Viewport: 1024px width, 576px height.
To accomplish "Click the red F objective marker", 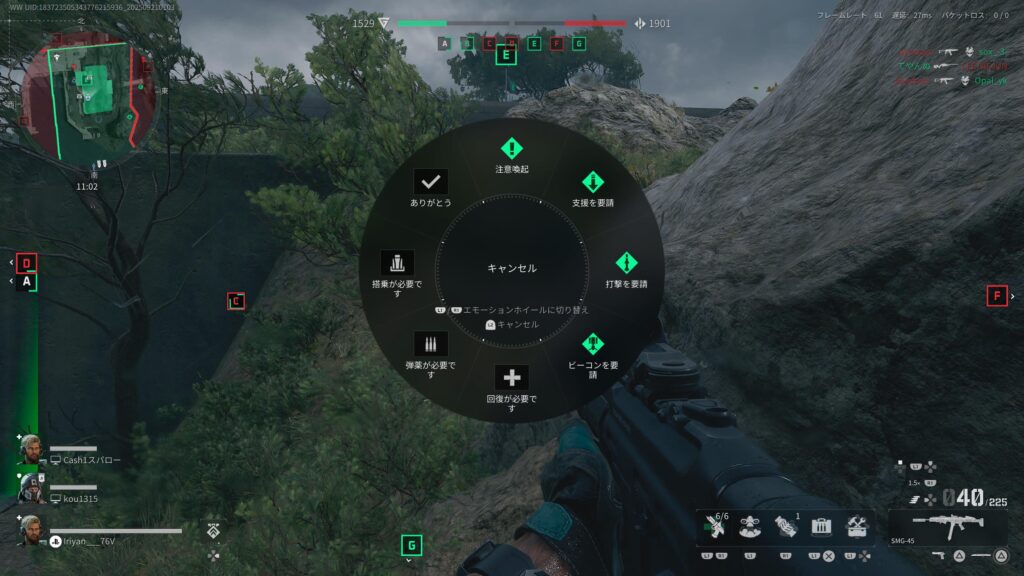I will pos(996,295).
